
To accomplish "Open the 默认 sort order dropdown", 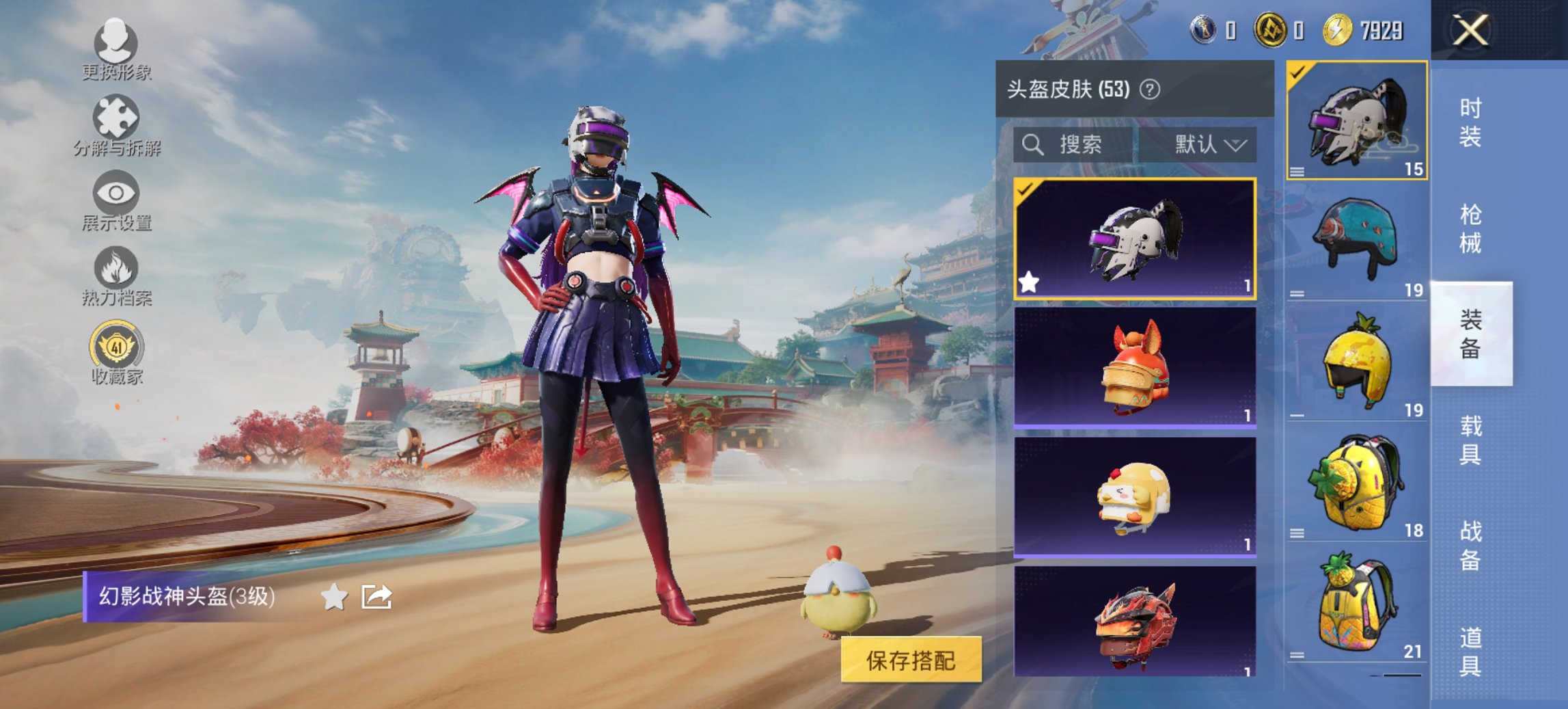I will click(1206, 145).
